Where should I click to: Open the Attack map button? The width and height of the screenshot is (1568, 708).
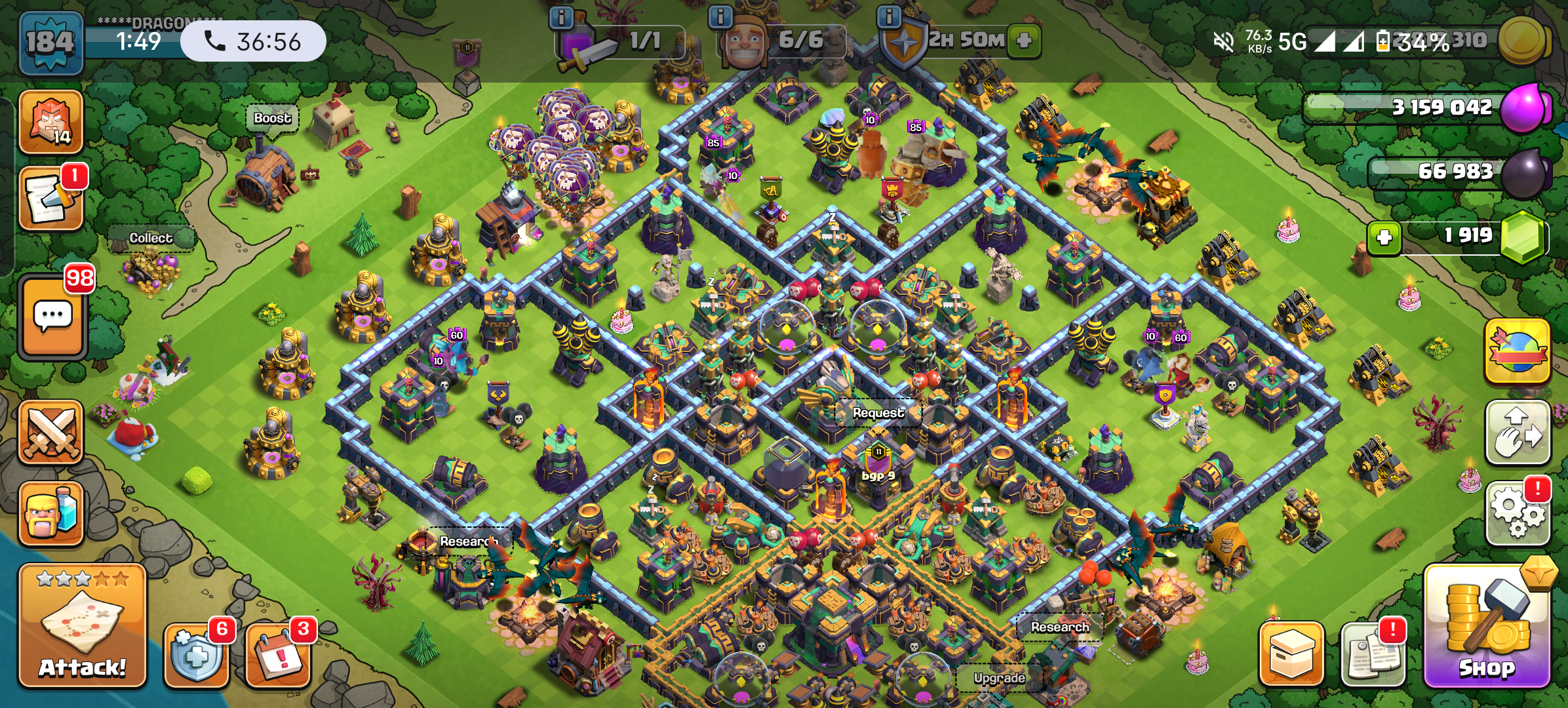click(x=82, y=626)
